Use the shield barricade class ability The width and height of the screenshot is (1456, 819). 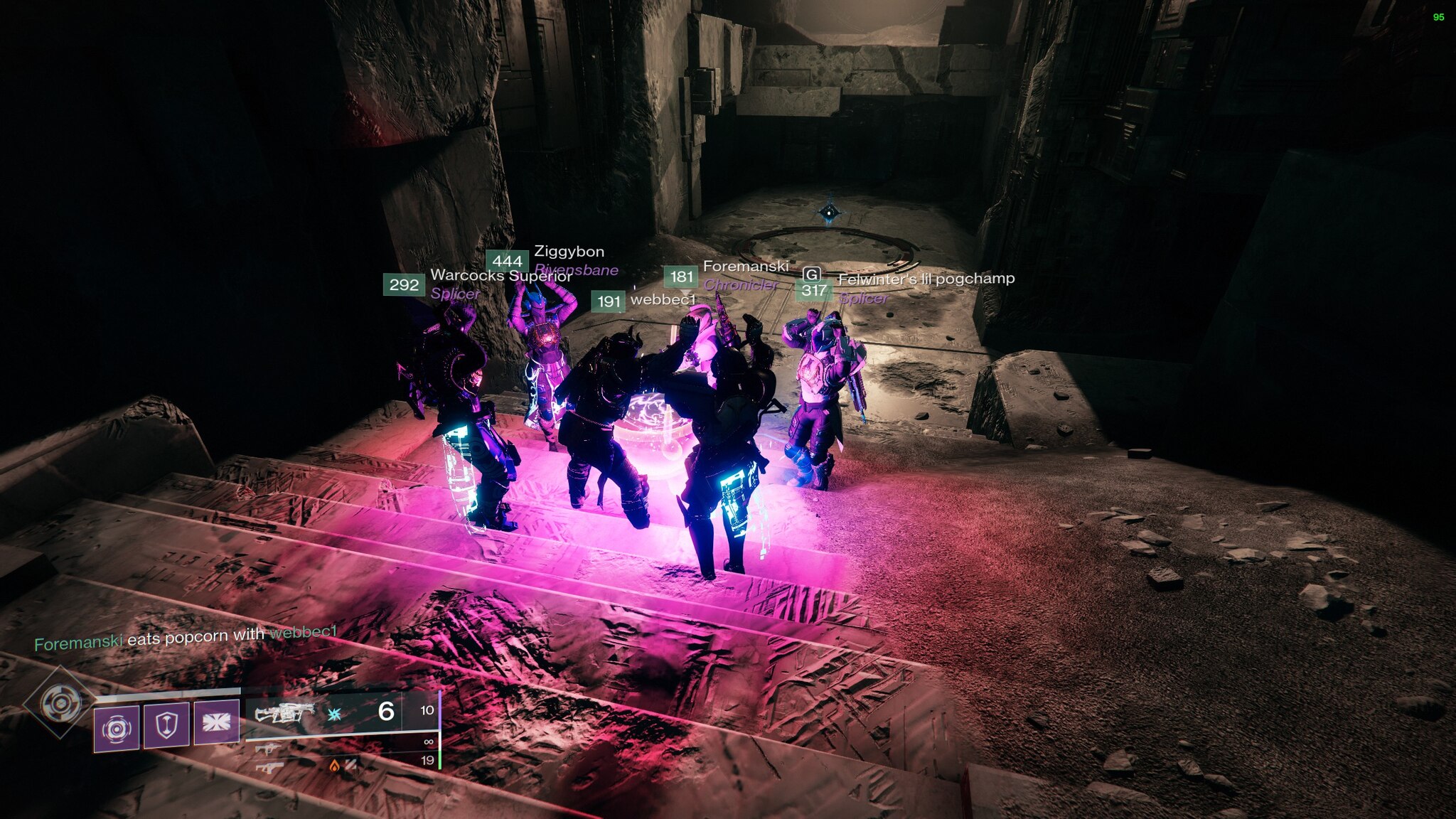tap(166, 725)
